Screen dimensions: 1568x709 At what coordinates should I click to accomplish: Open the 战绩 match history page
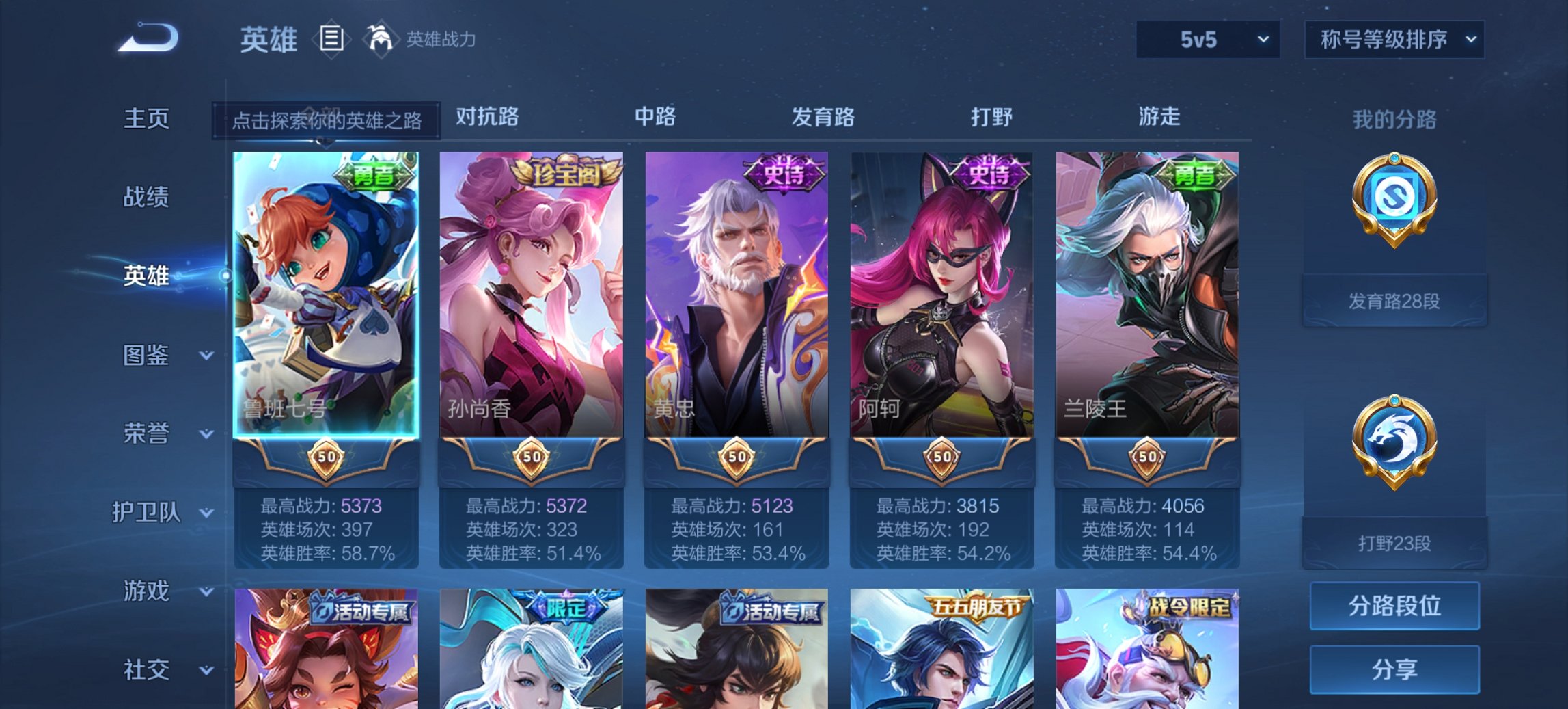(146, 197)
